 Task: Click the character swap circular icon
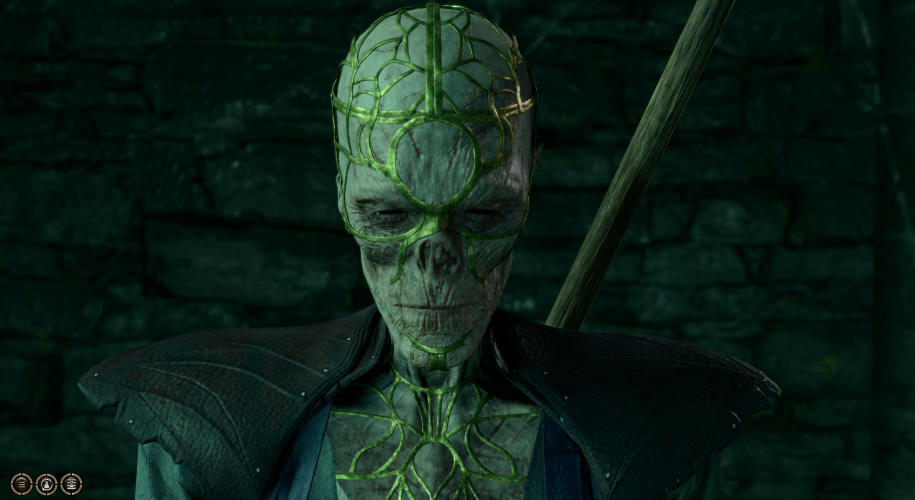pos(46,484)
